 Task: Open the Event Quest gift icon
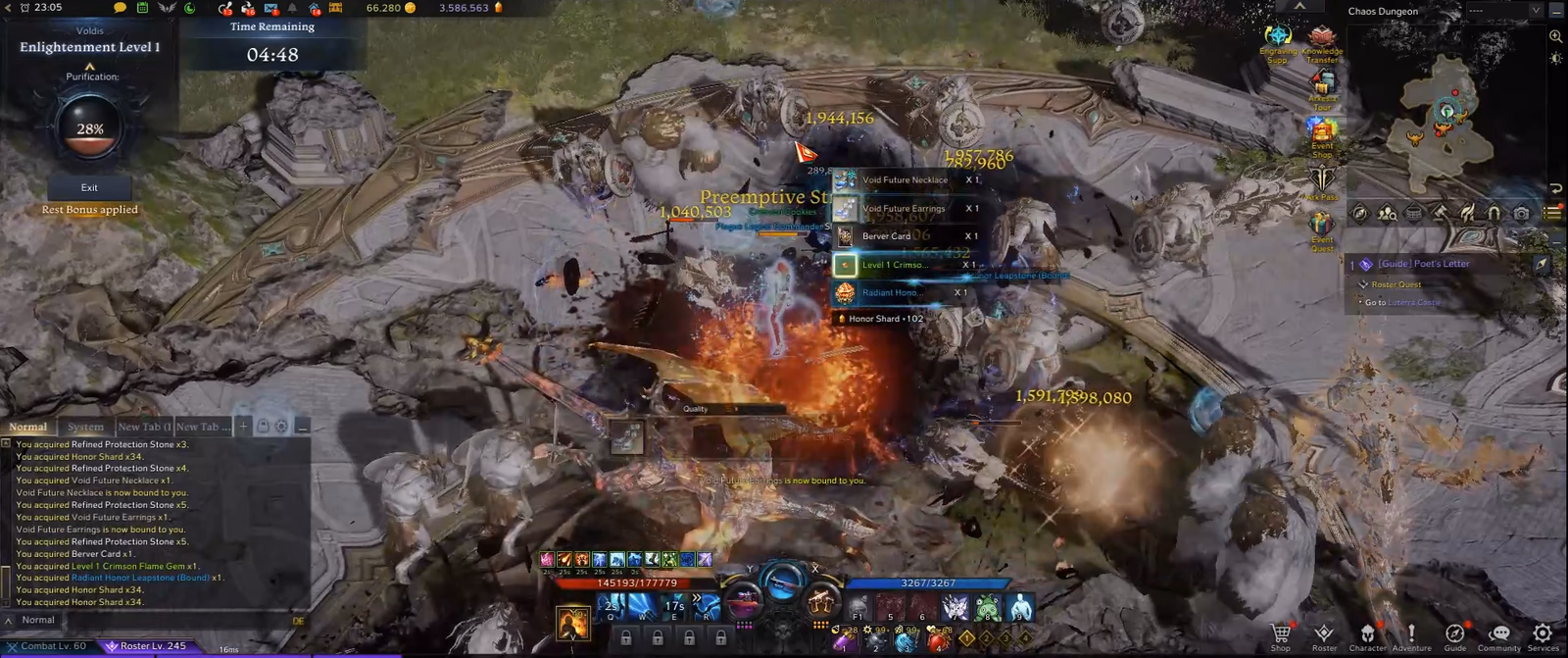(1322, 228)
